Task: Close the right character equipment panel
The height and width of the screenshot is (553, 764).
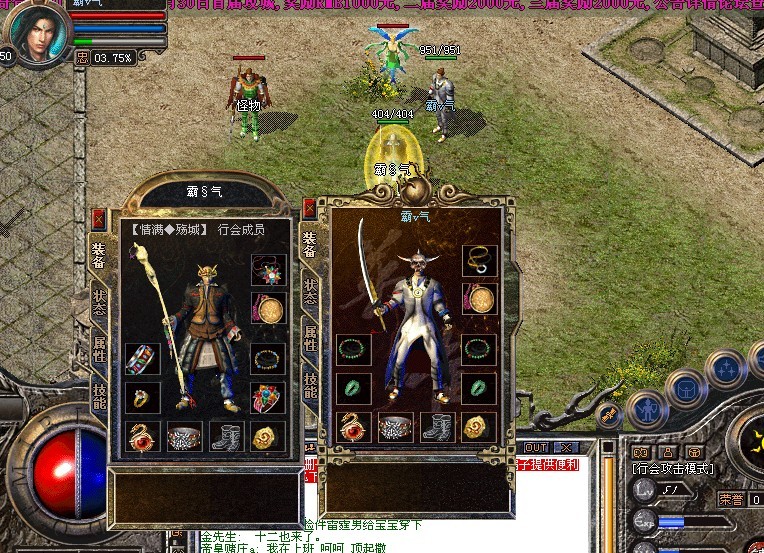Action: click(309, 209)
